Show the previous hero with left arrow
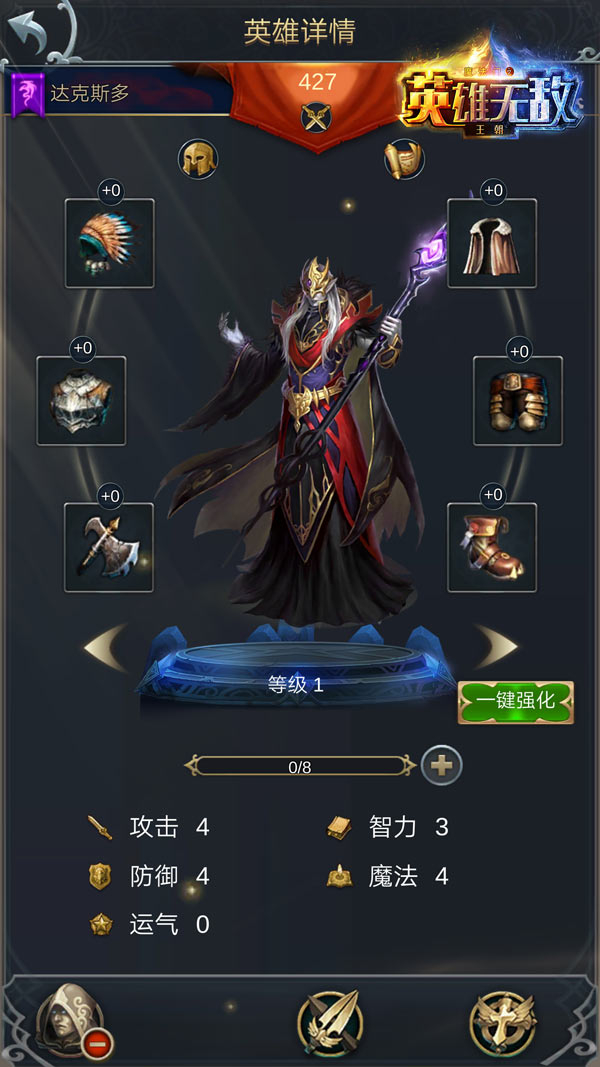 point(105,647)
